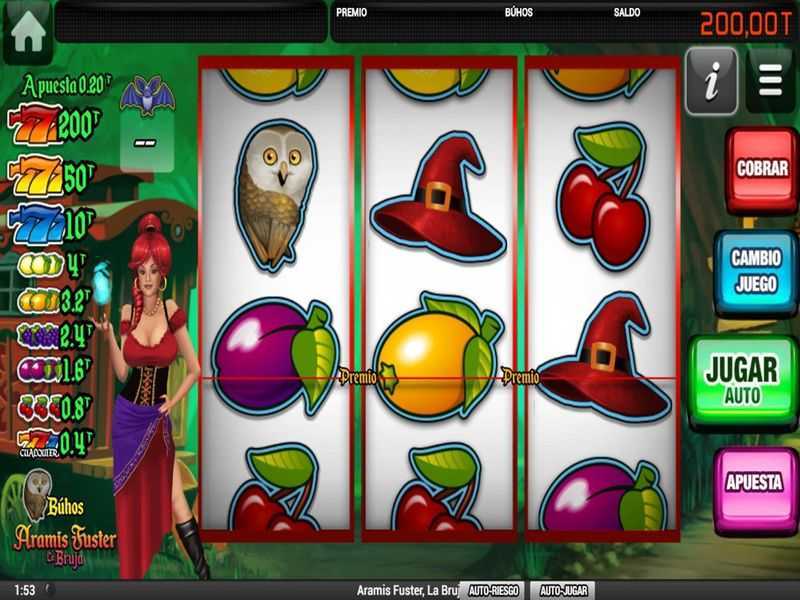
Task: Switch game mode via CAMBIO JUEGO
Action: click(755, 271)
